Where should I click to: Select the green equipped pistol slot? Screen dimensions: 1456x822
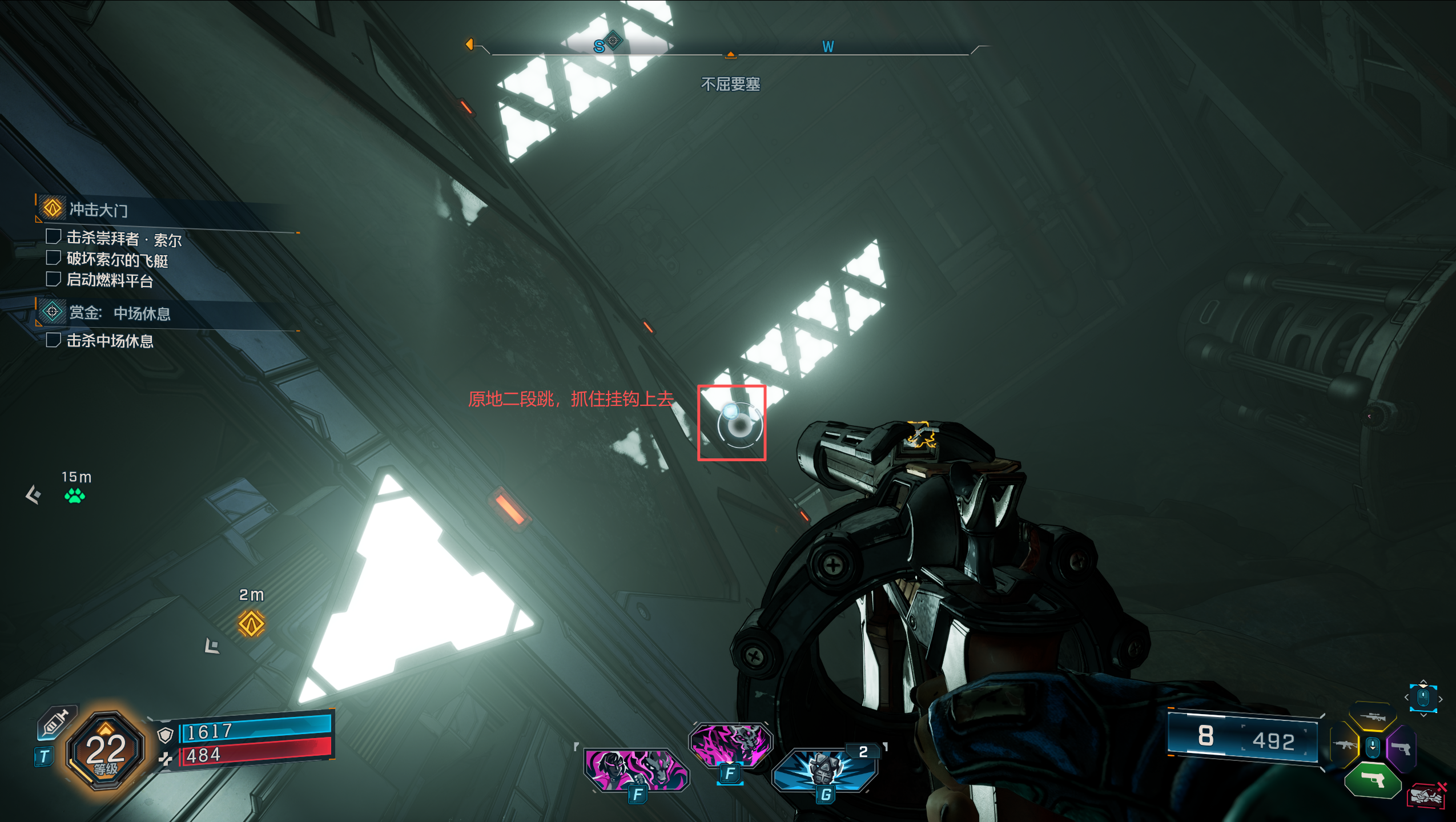(x=1373, y=779)
